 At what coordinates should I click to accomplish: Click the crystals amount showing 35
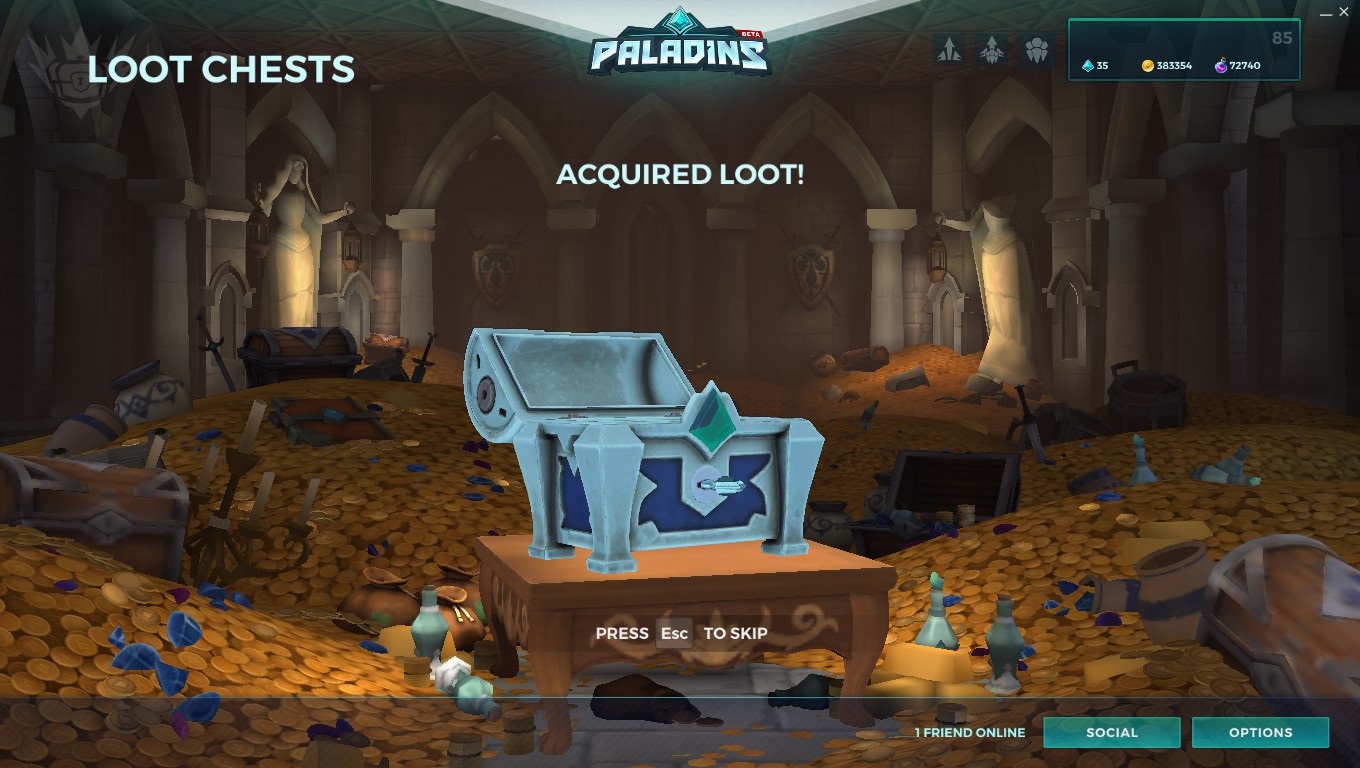1103,66
